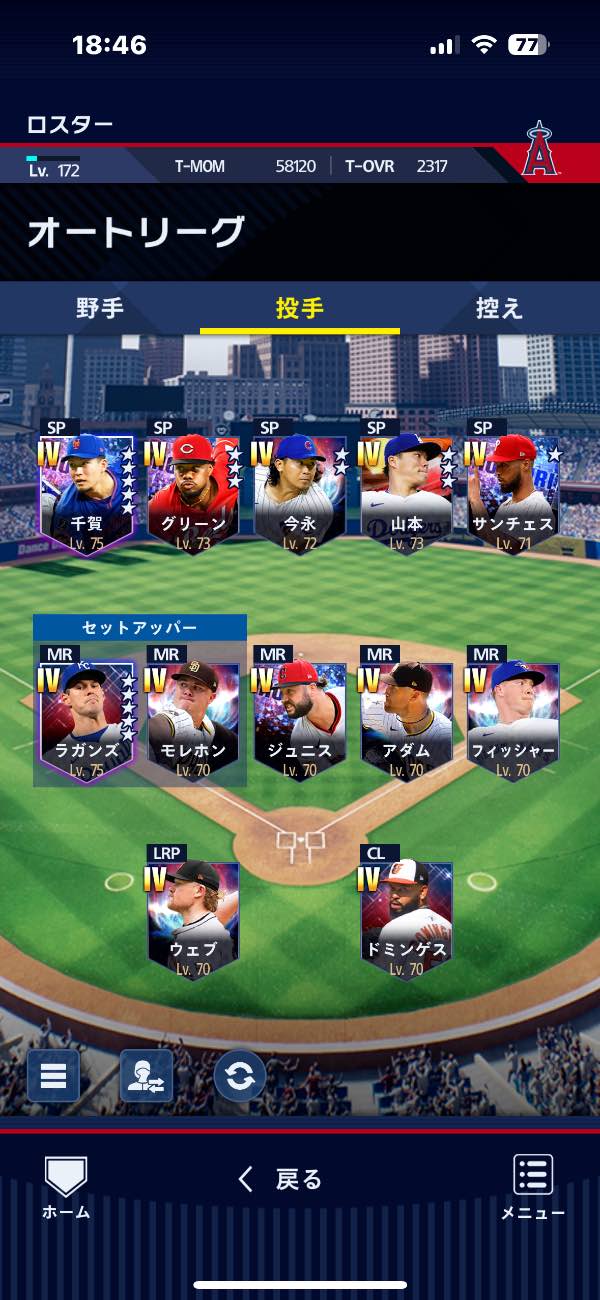Switch to the 野手 tab
Screen dimensions: 600x1300
point(100,308)
